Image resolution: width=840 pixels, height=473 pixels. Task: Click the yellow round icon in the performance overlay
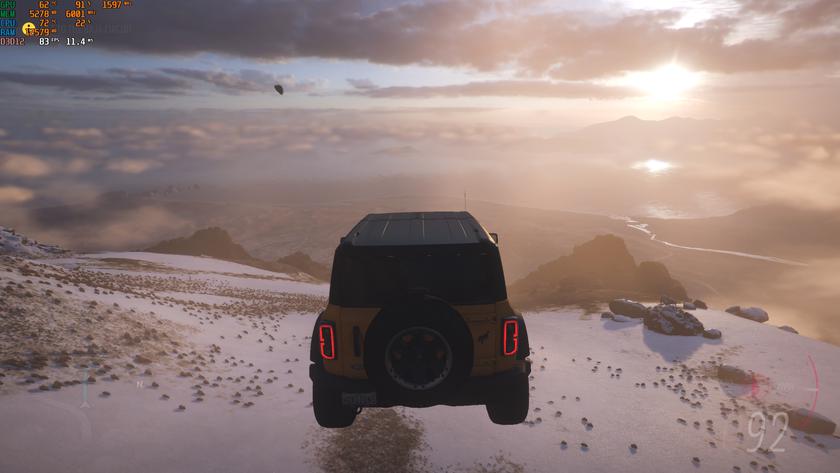[28, 29]
